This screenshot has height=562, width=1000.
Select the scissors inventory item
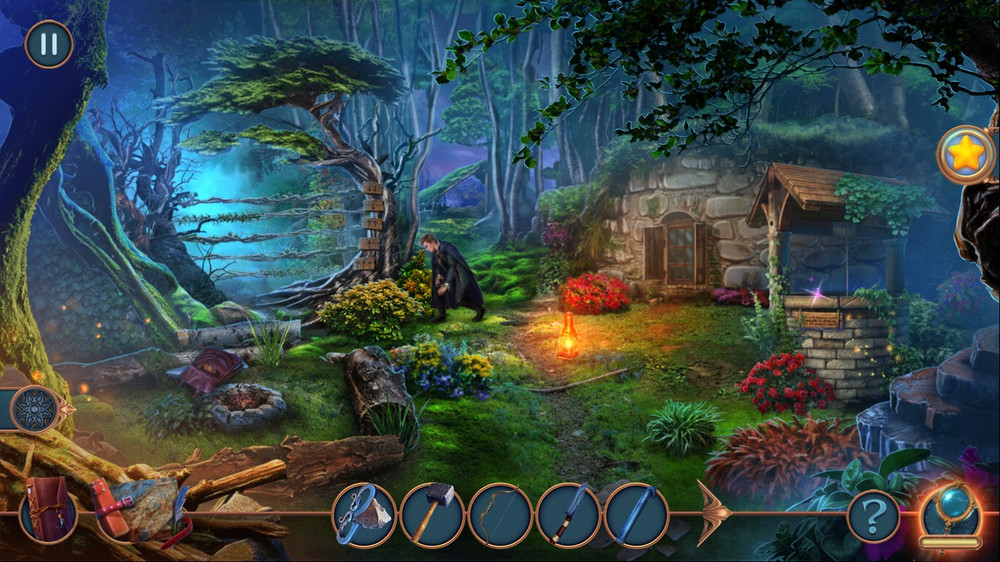364,515
